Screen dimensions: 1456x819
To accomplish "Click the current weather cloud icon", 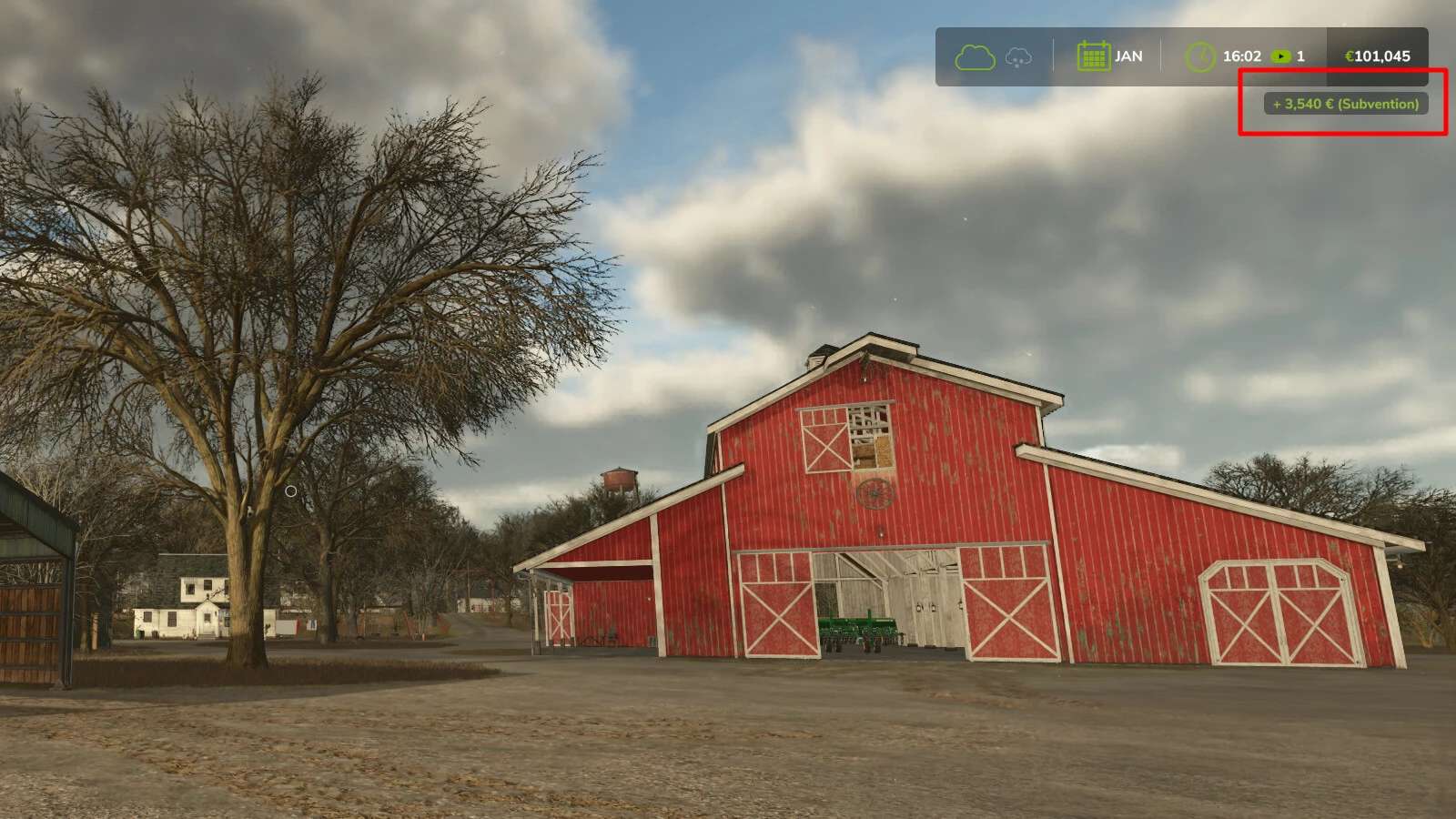I will (974, 56).
